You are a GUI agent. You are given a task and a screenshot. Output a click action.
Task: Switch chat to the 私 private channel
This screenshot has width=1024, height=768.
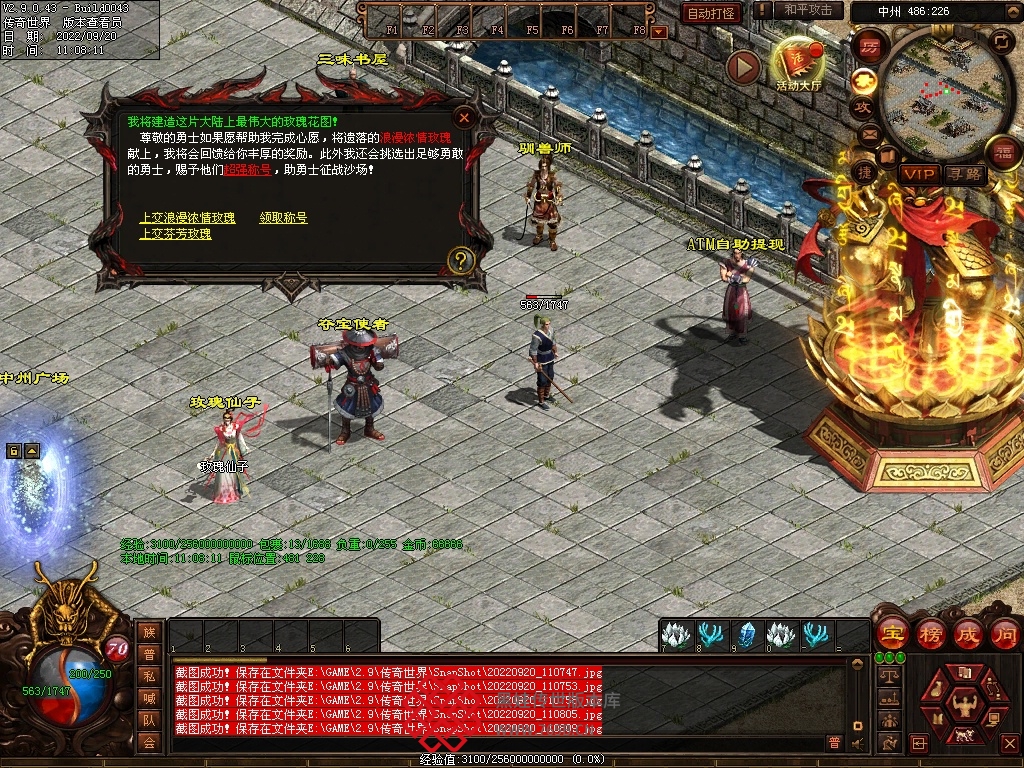coord(149,675)
